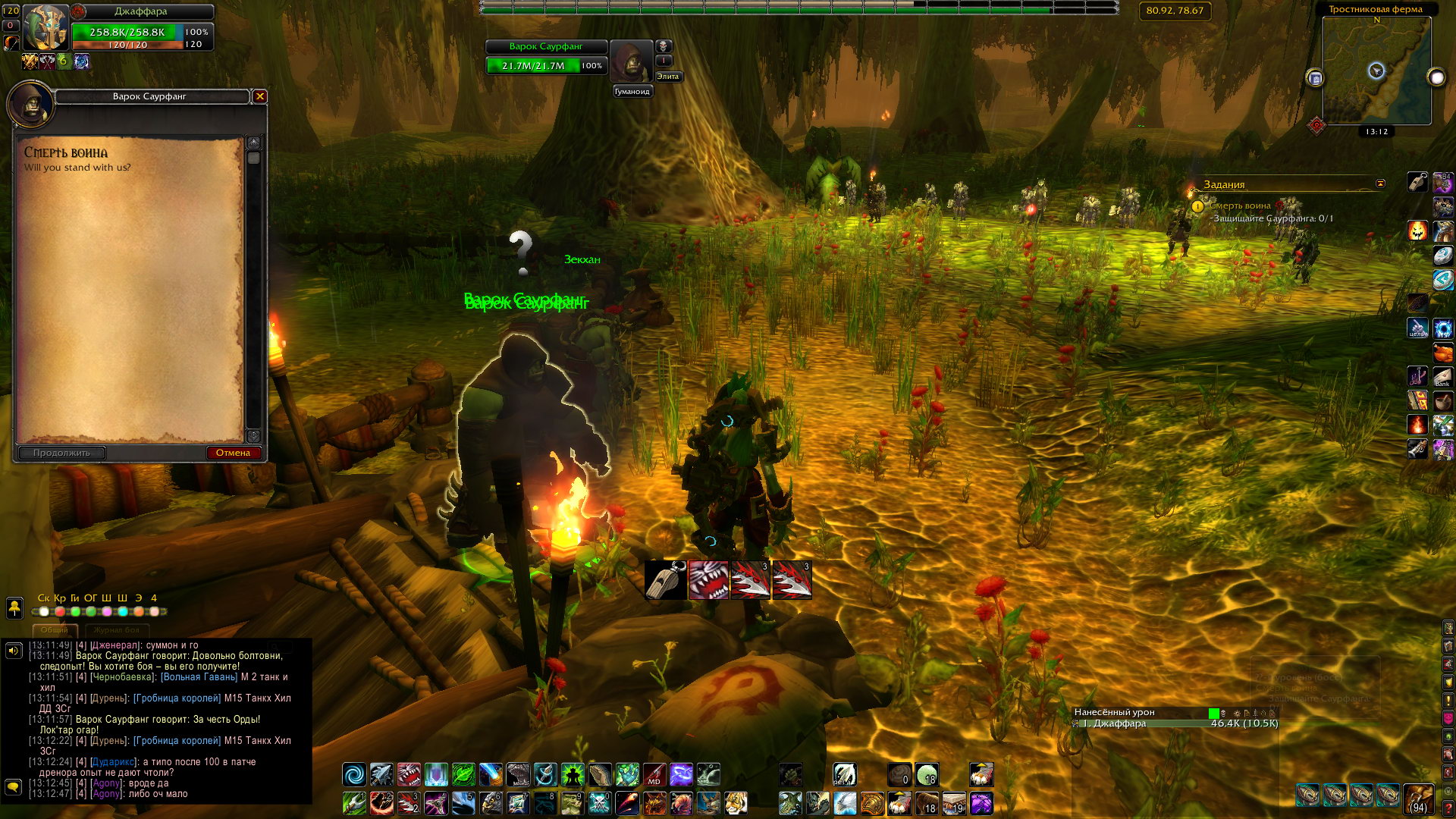Screen dimensions: 1456x819
Task: Summon the tiger pet from action bar
Action: 736,802
